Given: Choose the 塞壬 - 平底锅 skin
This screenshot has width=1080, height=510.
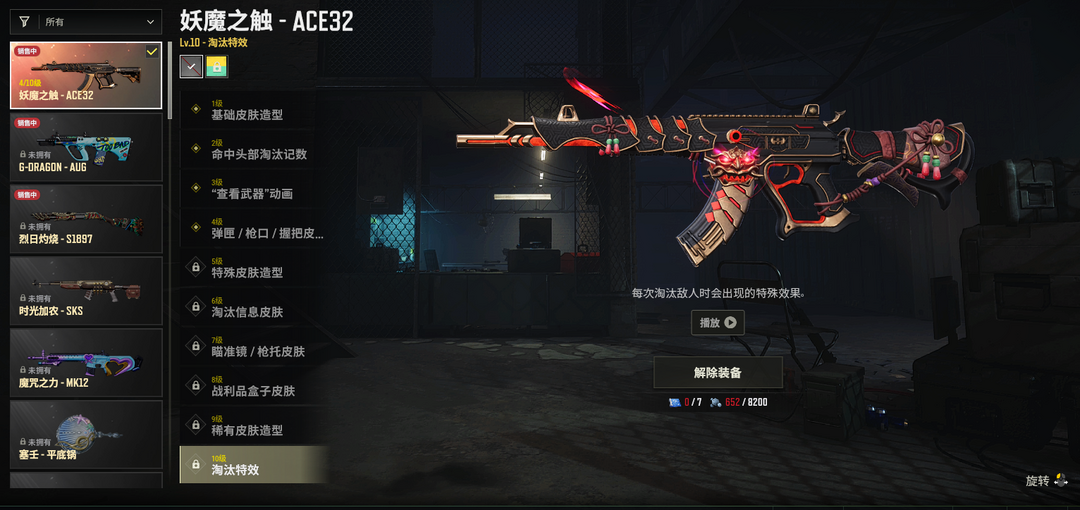Looking at the screenshot, I should coord(86,435).
